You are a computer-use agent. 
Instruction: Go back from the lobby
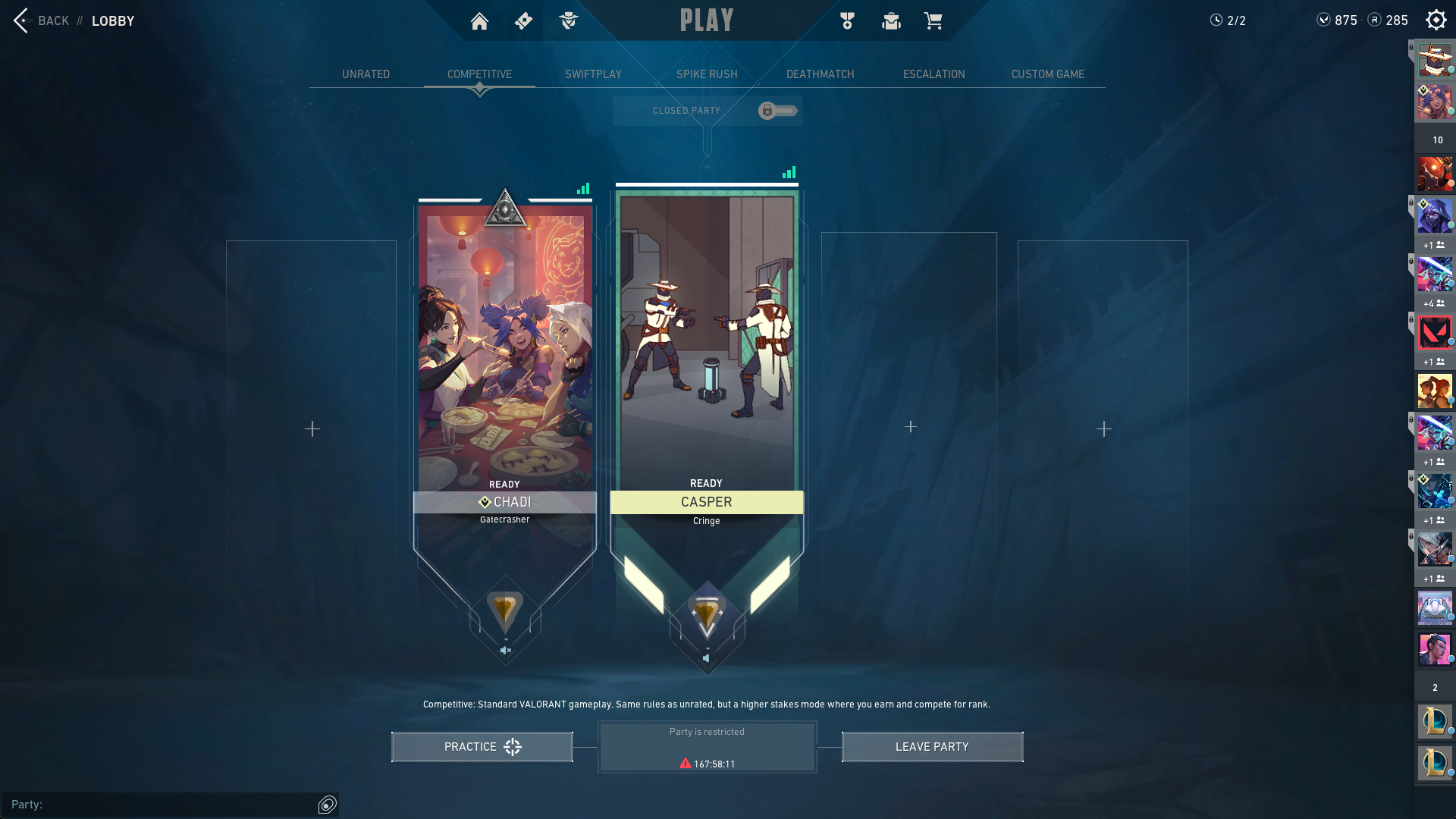(x=42, y=20)
